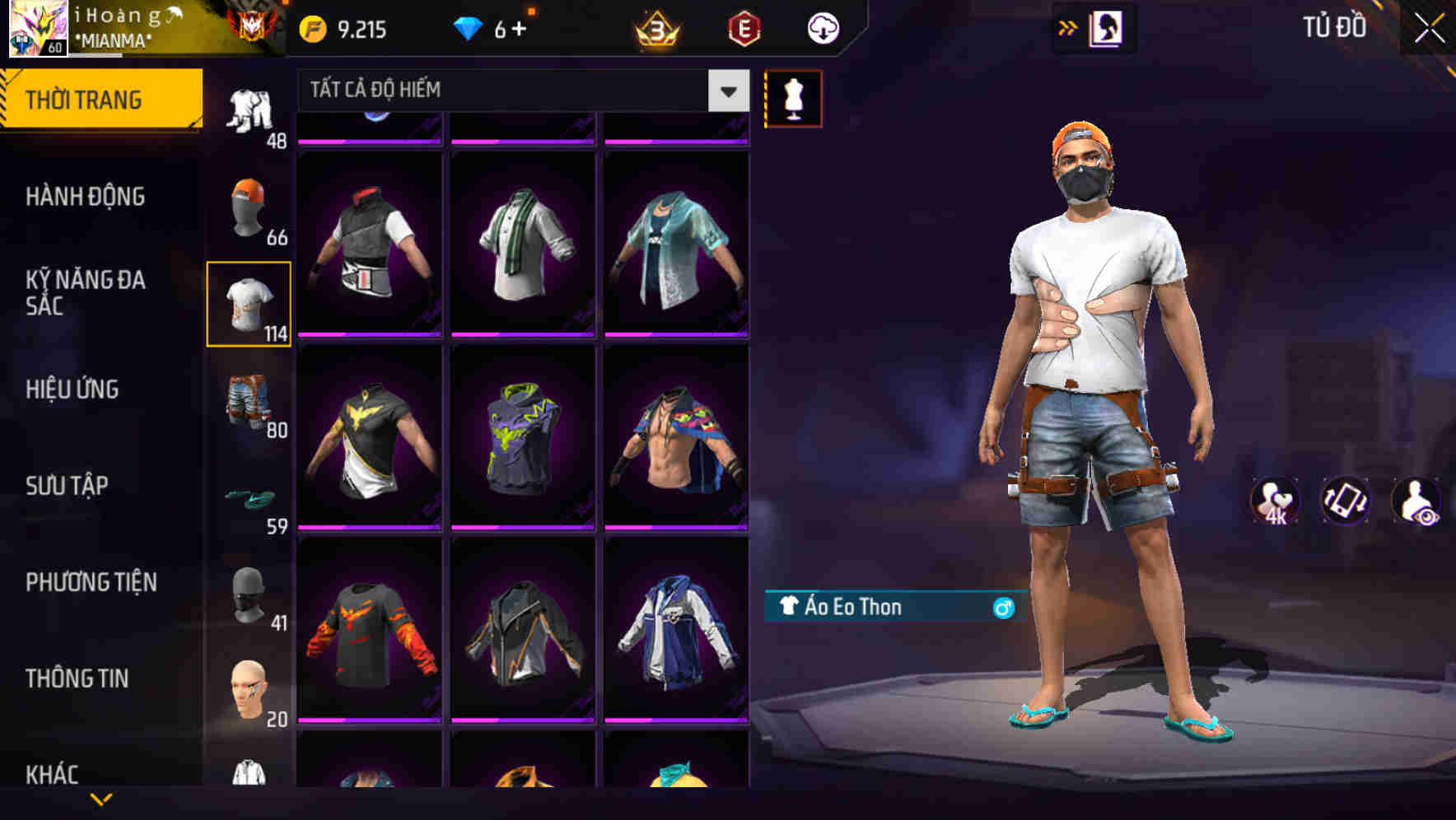Collapse the left sidebar with bottom chevron
Image resolution: width=1456 pixels, height=820 pixels.
click(x=100, y=799)
